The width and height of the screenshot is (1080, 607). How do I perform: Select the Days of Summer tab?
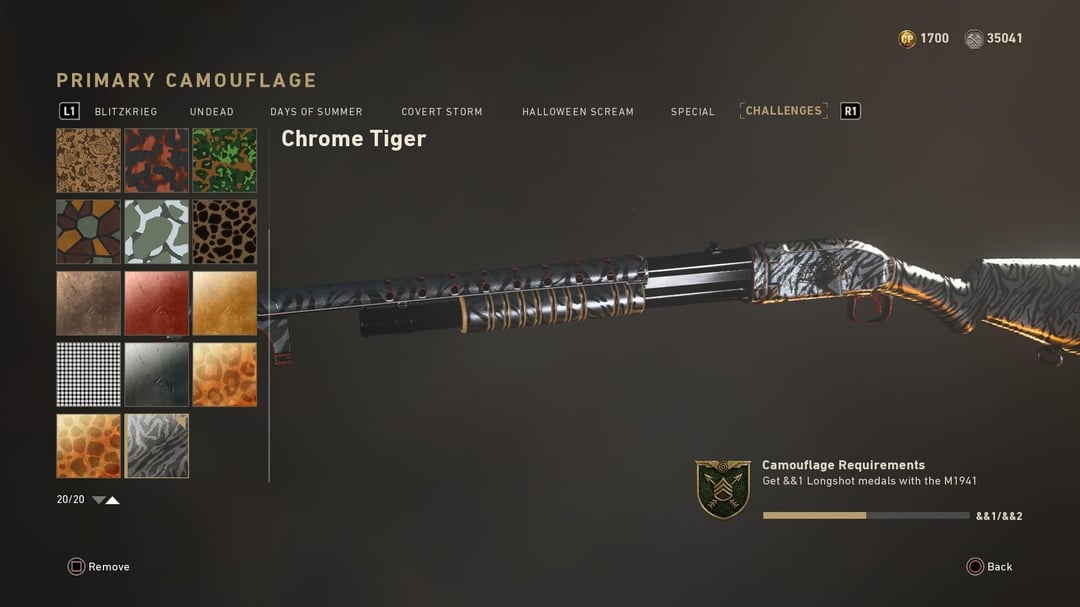point(316,112)
